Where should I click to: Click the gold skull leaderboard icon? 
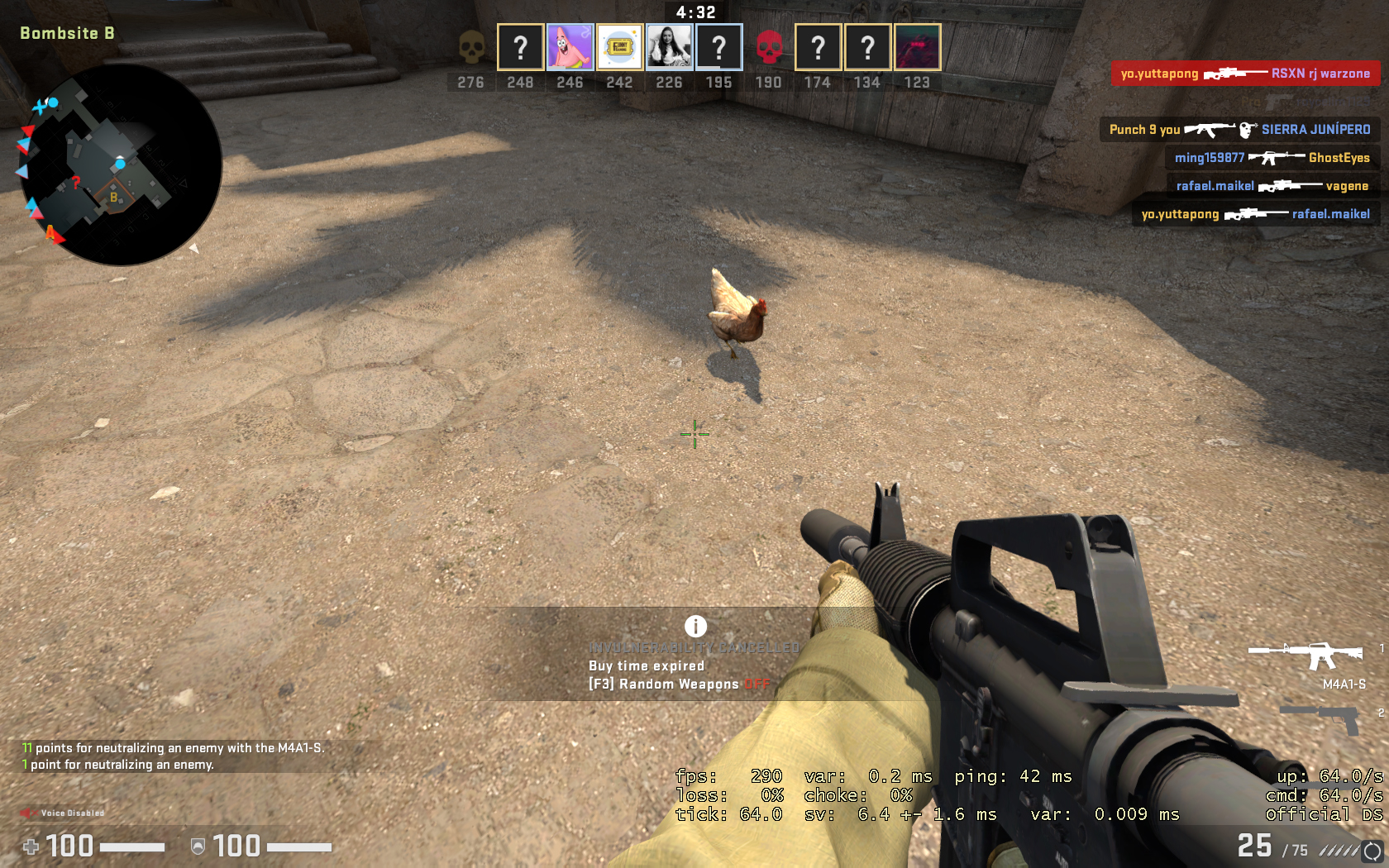pos(471,47)
